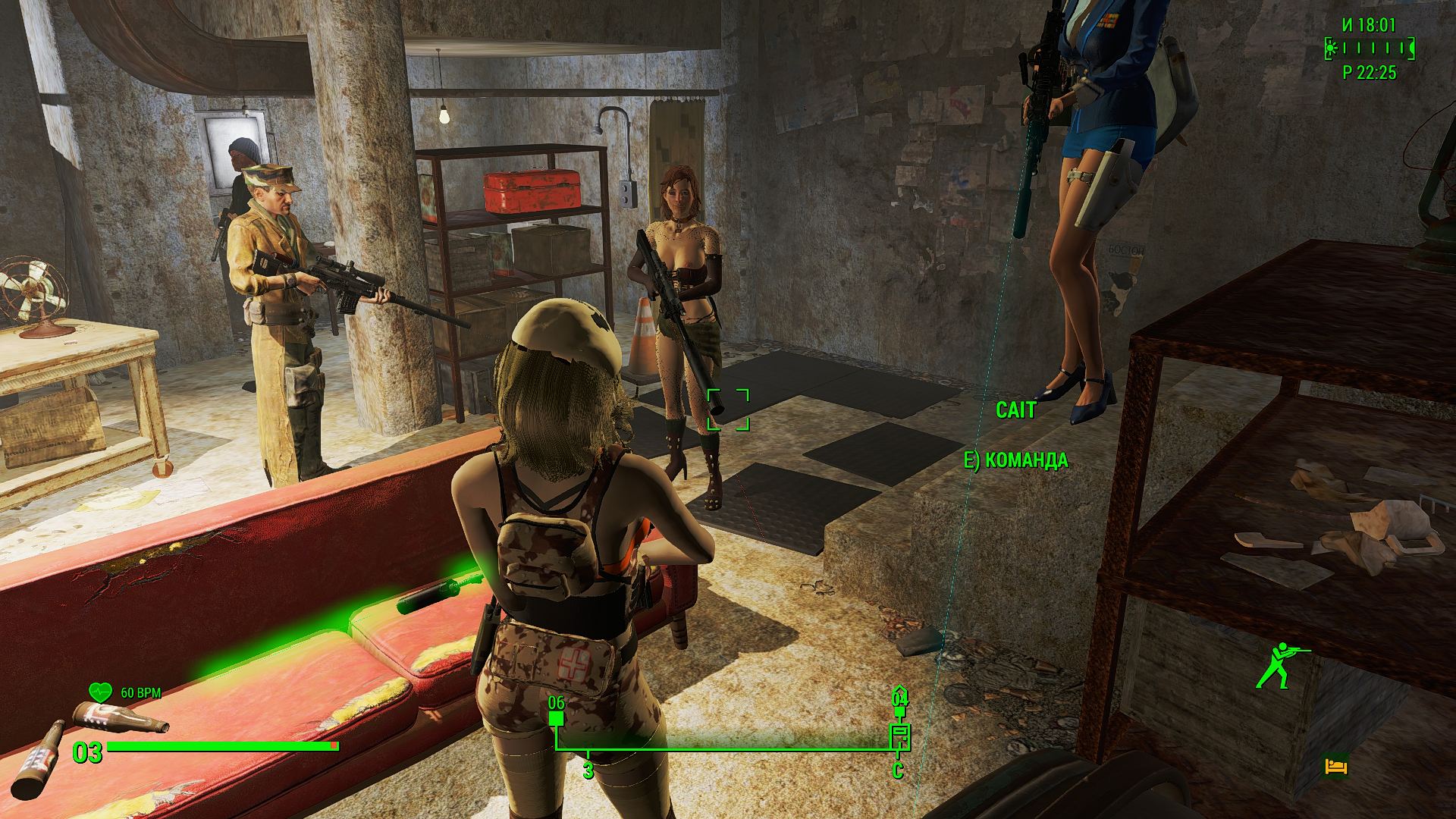
Task: Click the square marker labeled 06 on compass
Action: coord(557,717)
